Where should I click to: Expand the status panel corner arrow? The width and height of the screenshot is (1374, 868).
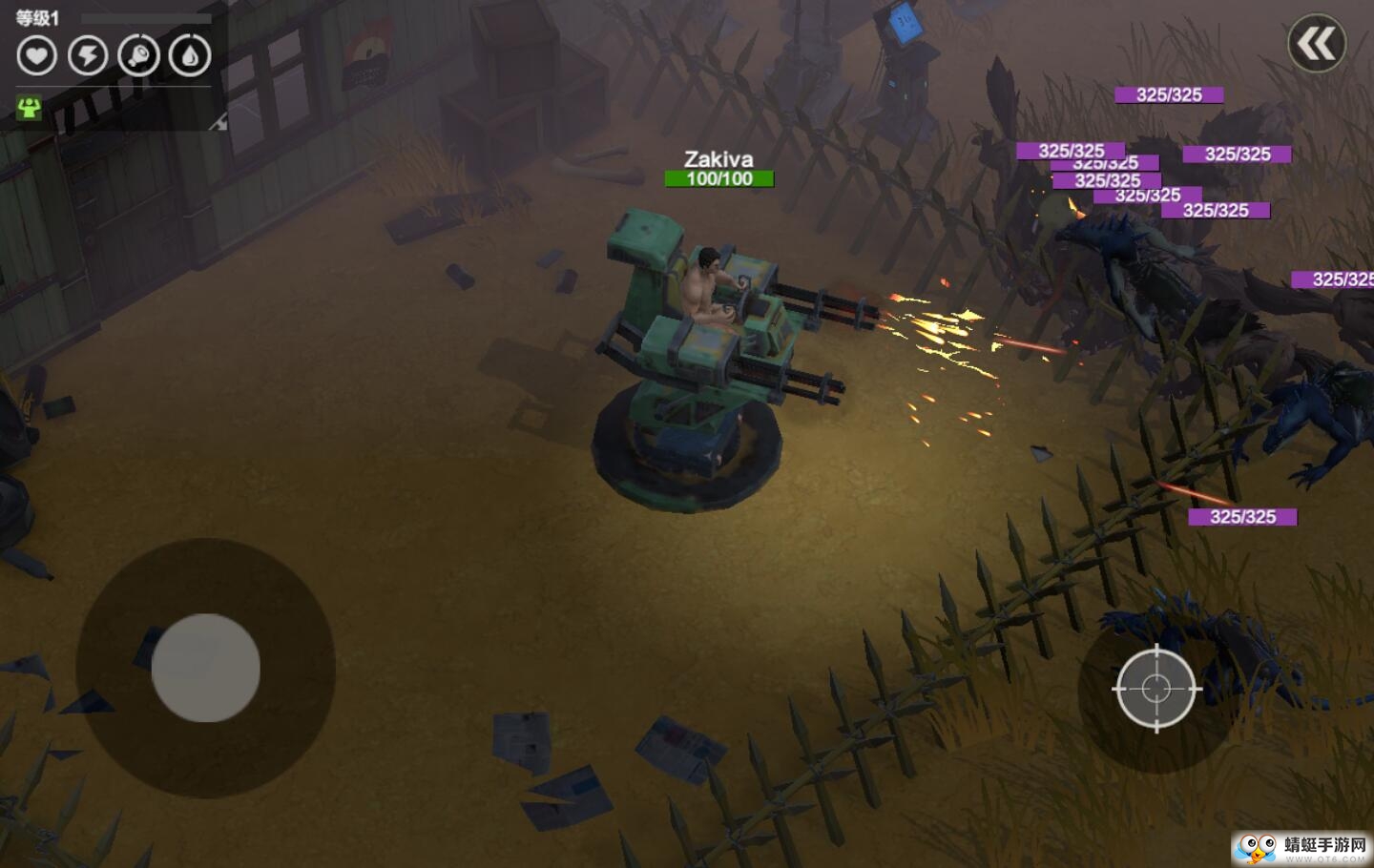[x=219, y=121]
